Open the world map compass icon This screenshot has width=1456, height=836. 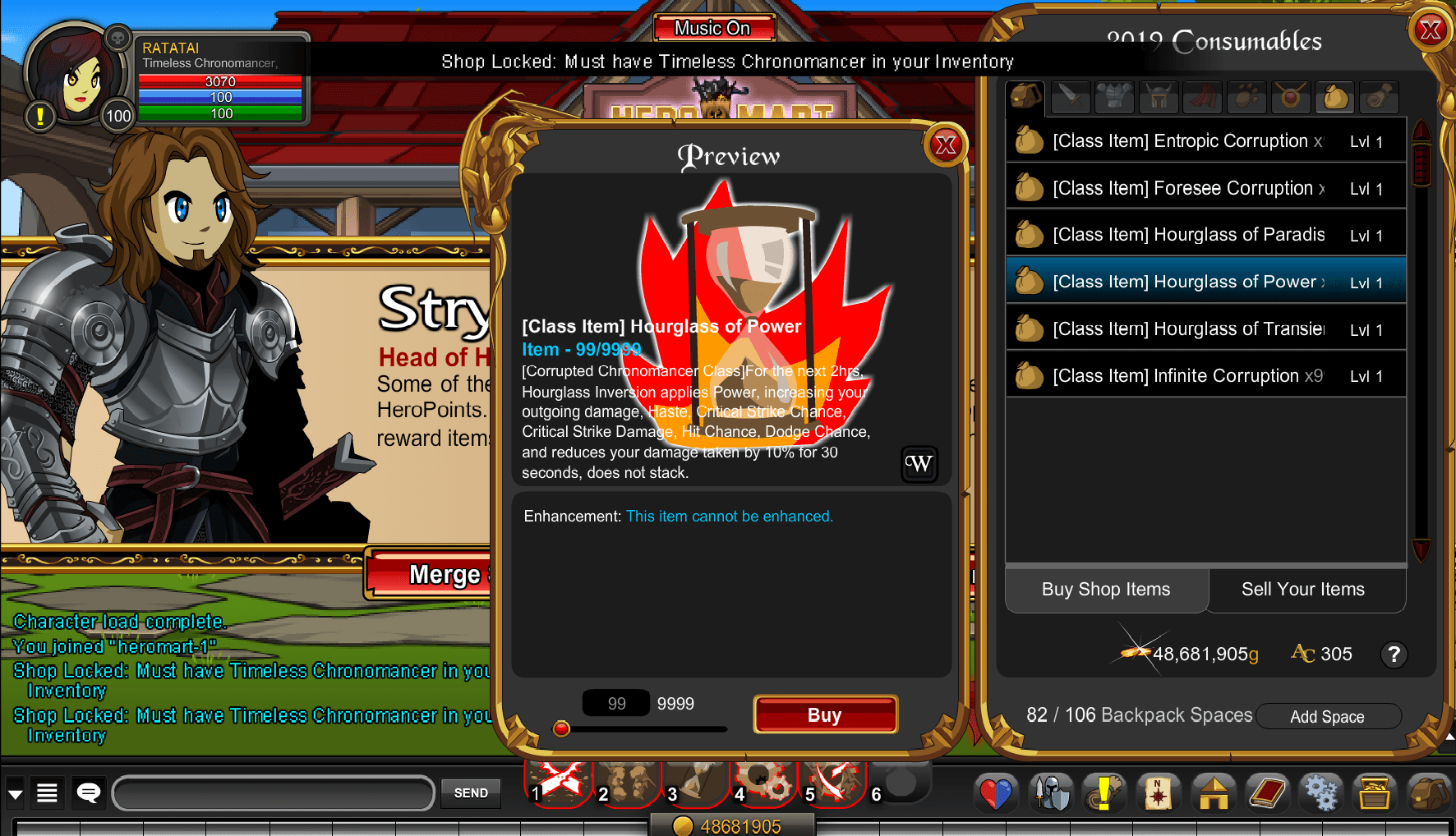pyautogui.click(x=1159, y=792)
